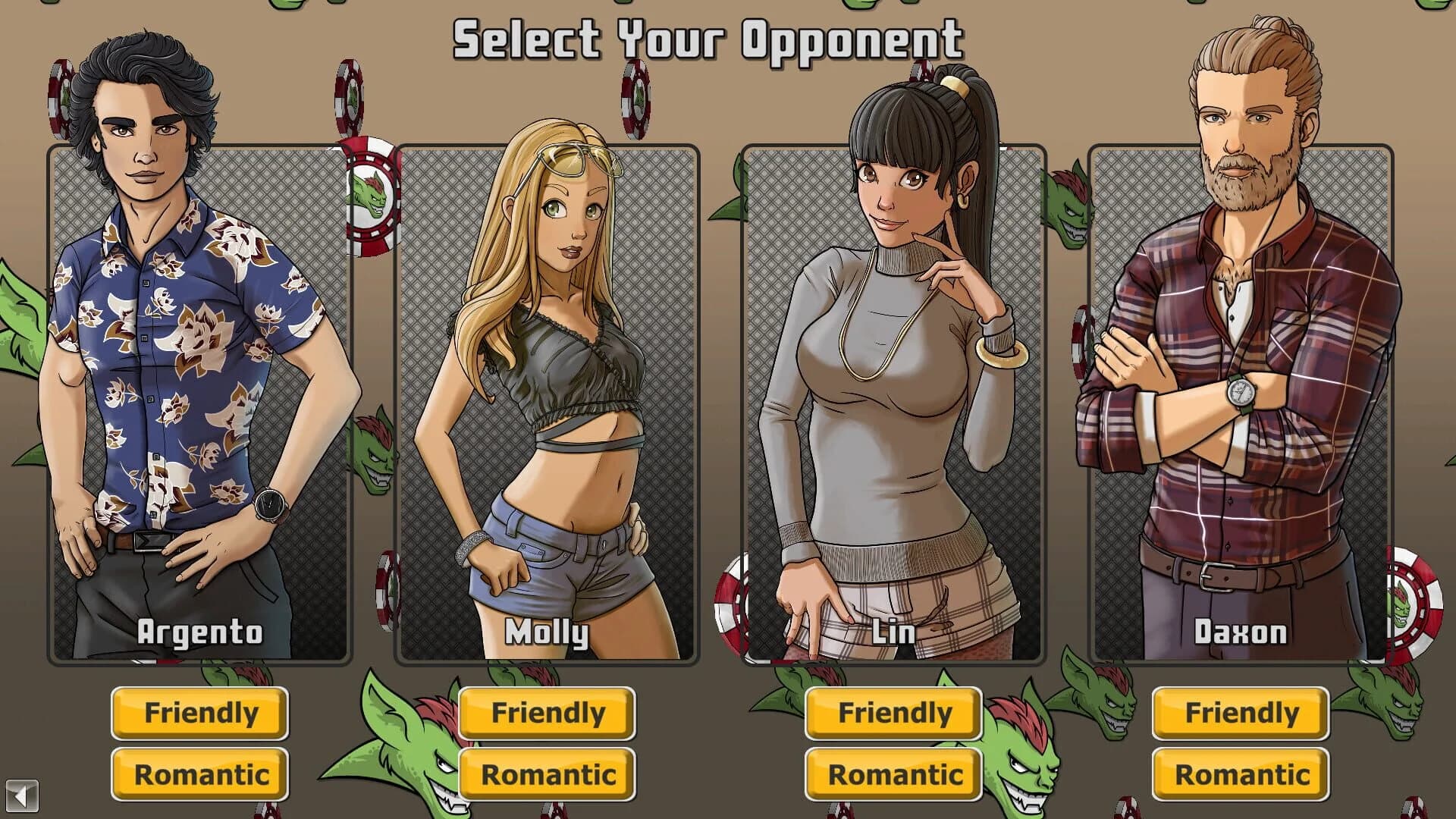The width and height of the screenshot is (1456, 819).
Task: Pick Romantic mode under Lin
Action: [x=893, y=775]
